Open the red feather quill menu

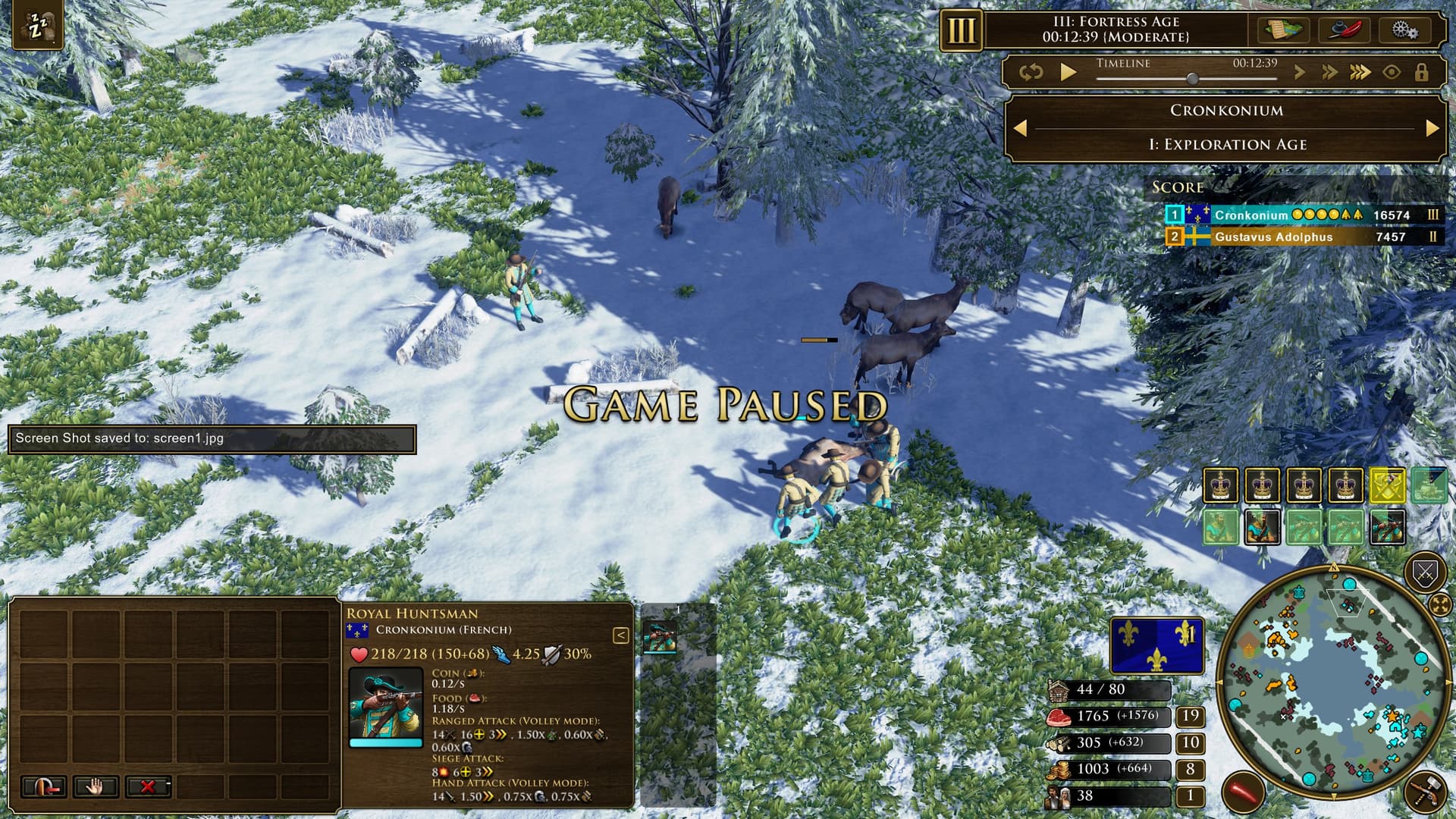click(x=1343, y=30)
